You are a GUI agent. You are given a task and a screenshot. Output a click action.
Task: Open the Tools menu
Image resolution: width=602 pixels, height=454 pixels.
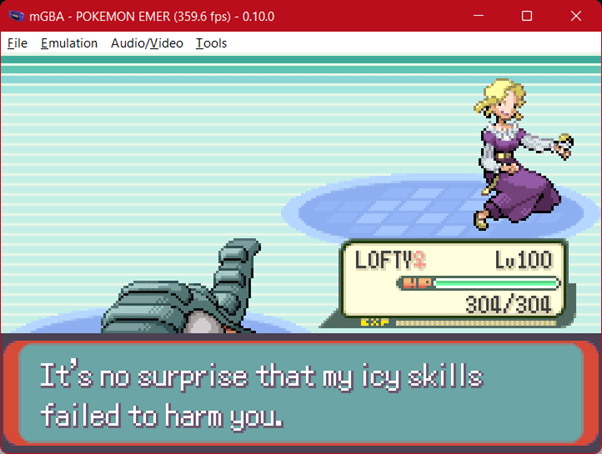pyautogui.click(x=211, y=43)
